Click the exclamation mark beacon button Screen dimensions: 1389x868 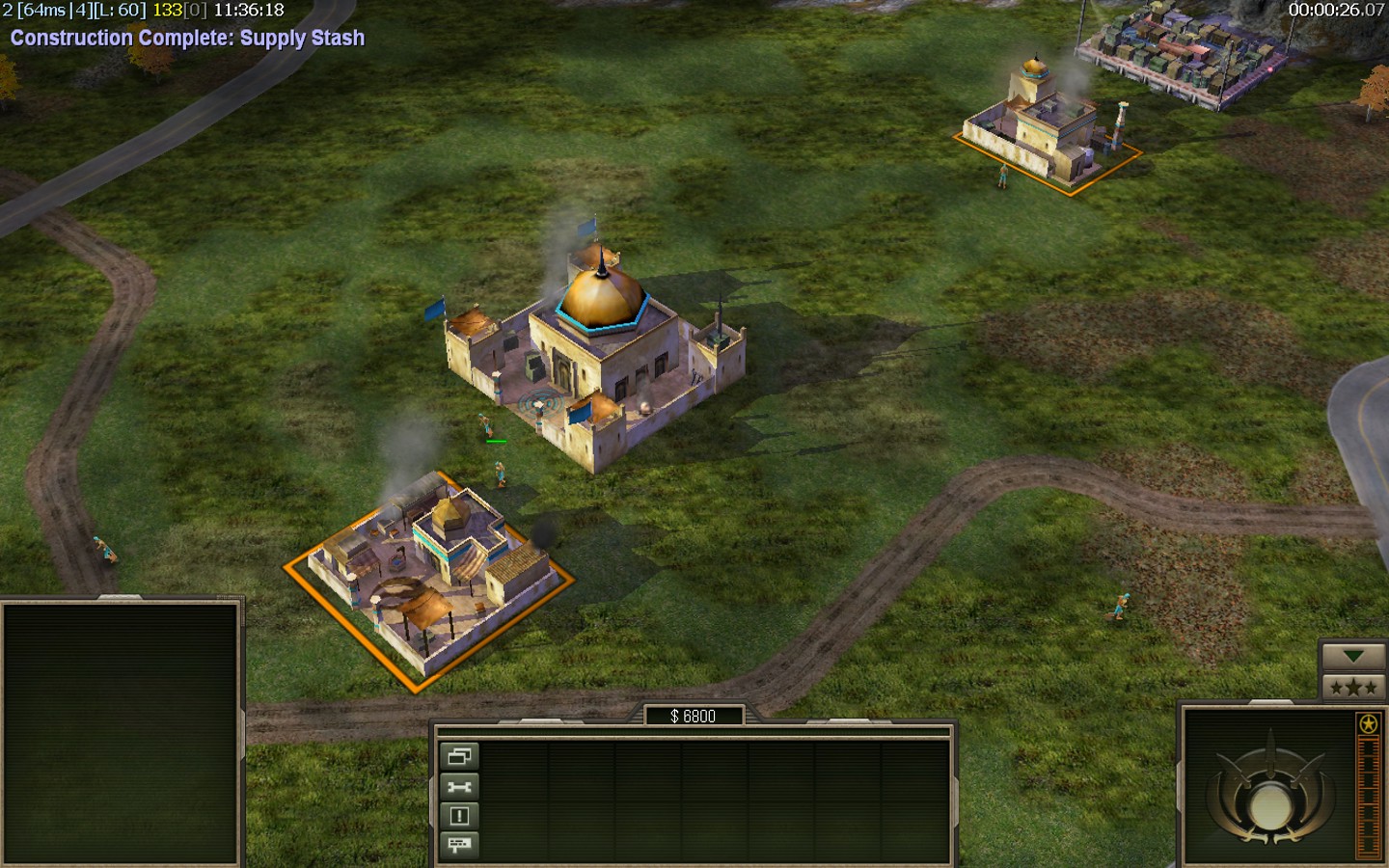point(459,816)
